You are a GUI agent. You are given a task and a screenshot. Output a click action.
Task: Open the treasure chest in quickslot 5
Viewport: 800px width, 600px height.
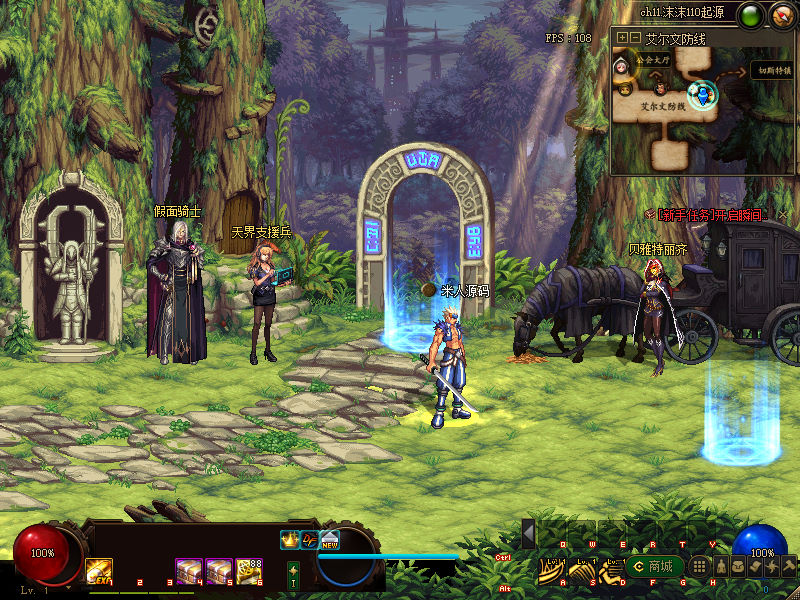tap(219, 570)
